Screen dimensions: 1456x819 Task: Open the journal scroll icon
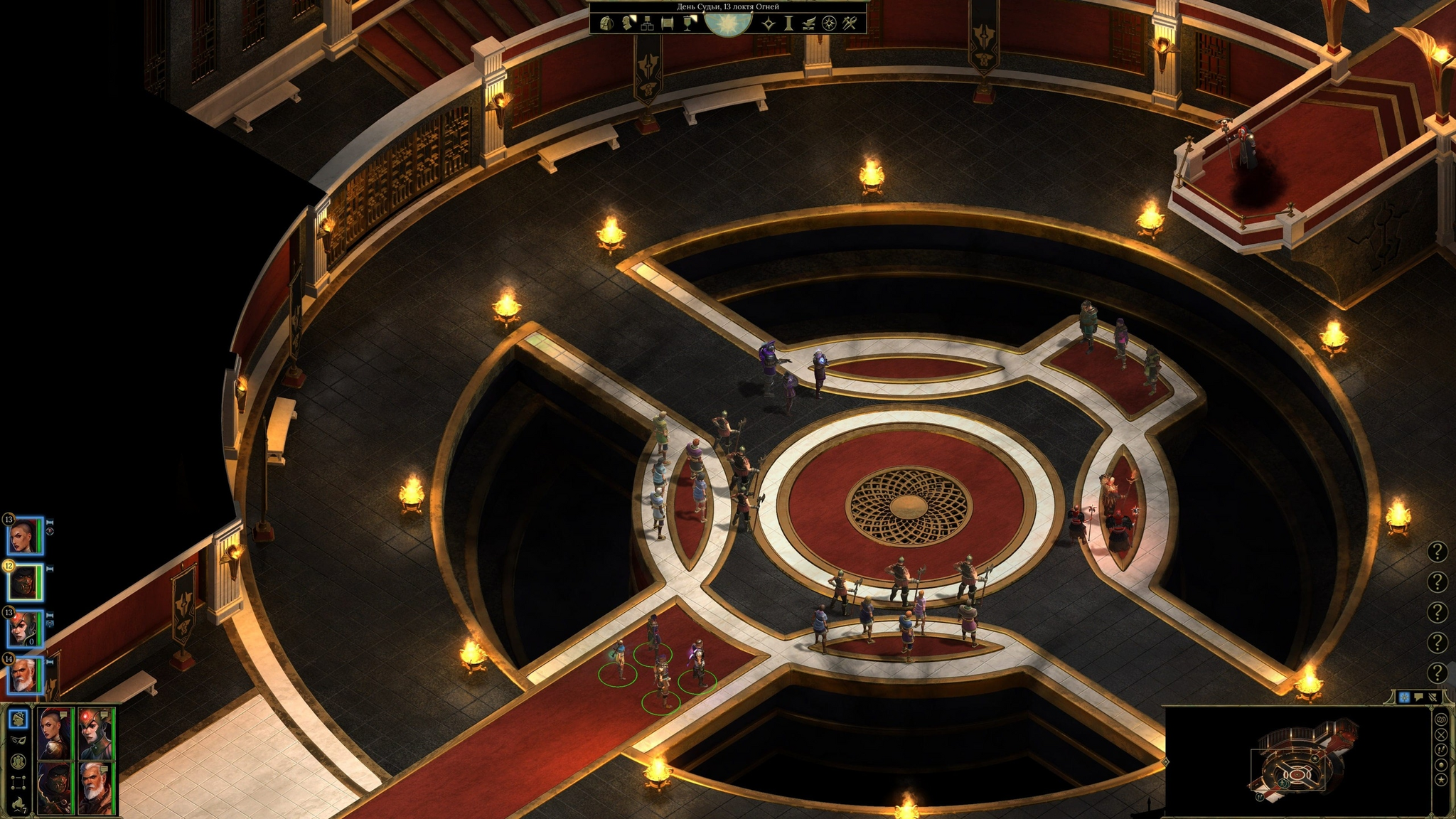point(668,23)
